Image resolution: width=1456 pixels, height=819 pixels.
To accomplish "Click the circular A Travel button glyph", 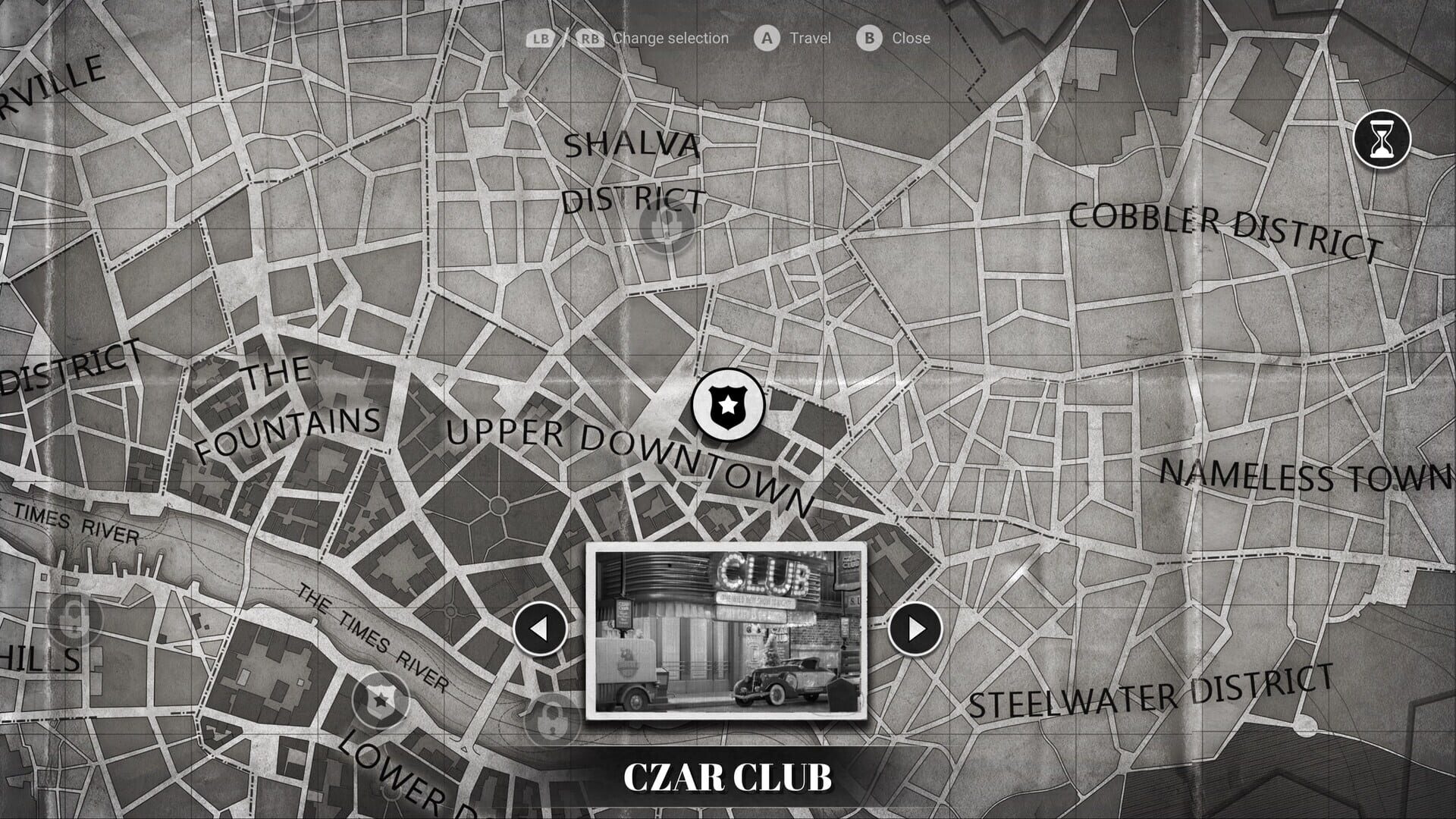I will point(768,38).
